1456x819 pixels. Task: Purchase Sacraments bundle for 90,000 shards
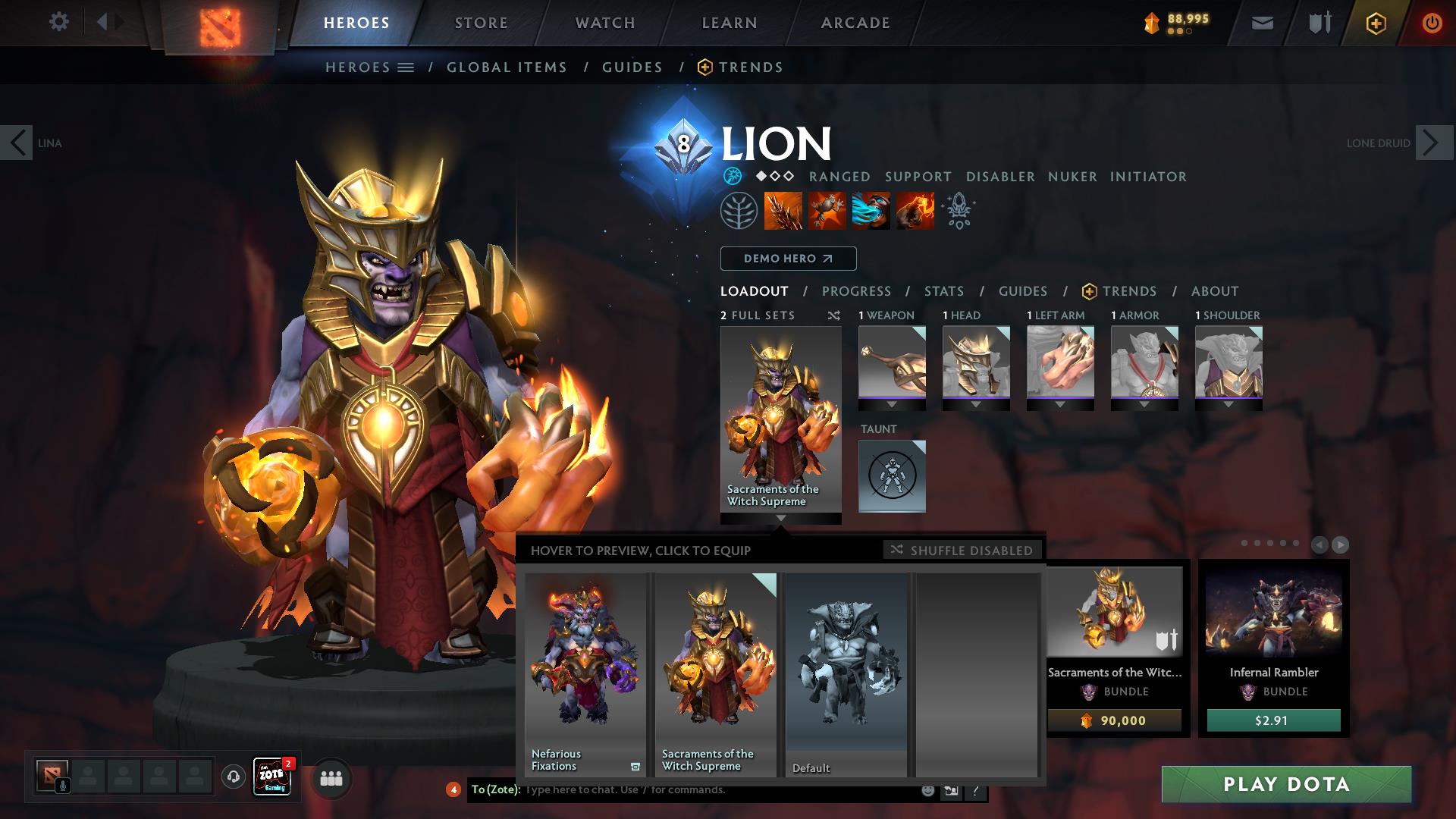point(1114,720)
